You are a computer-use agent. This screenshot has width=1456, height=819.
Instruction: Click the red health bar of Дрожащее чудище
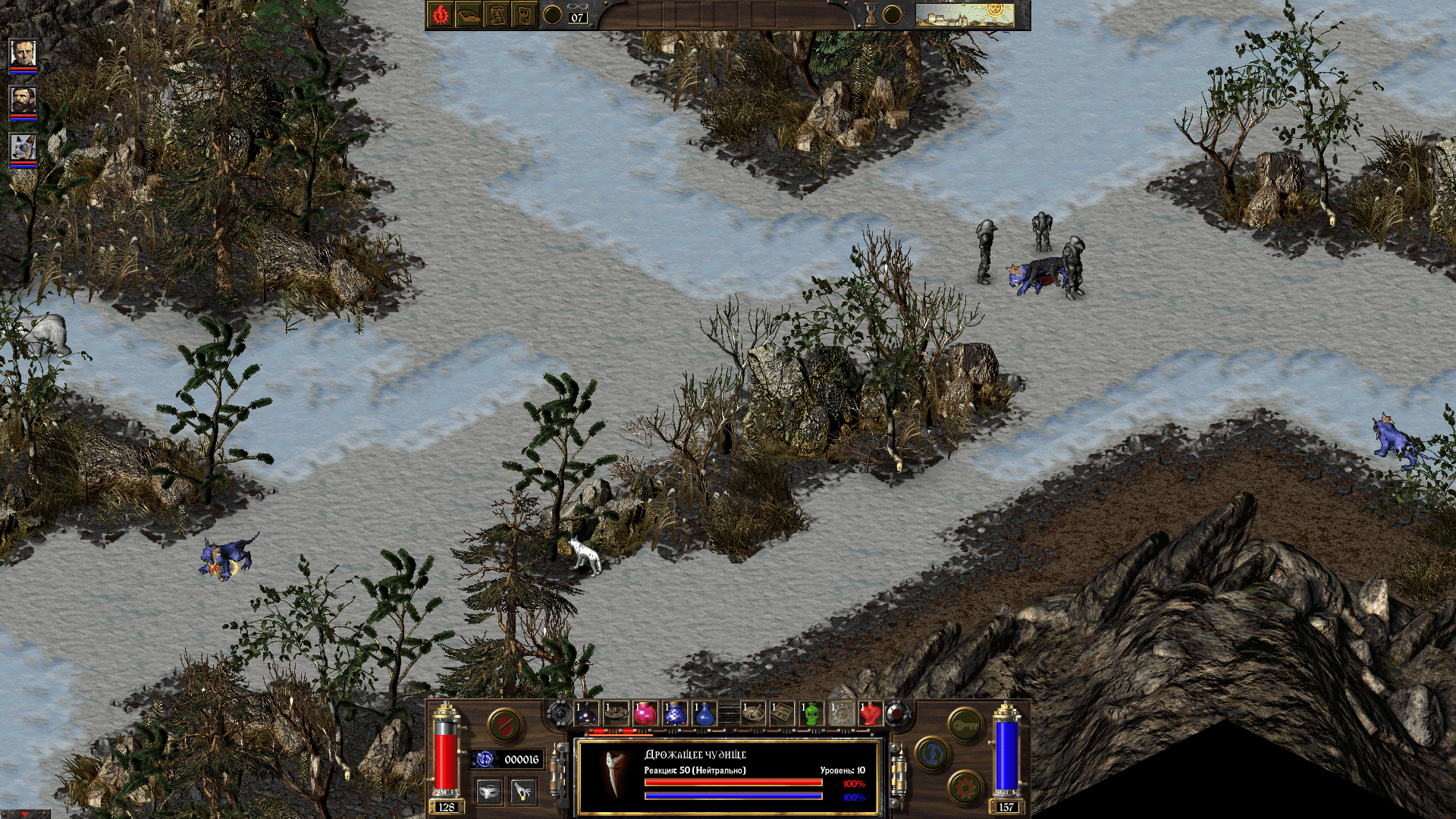(733, 783)
